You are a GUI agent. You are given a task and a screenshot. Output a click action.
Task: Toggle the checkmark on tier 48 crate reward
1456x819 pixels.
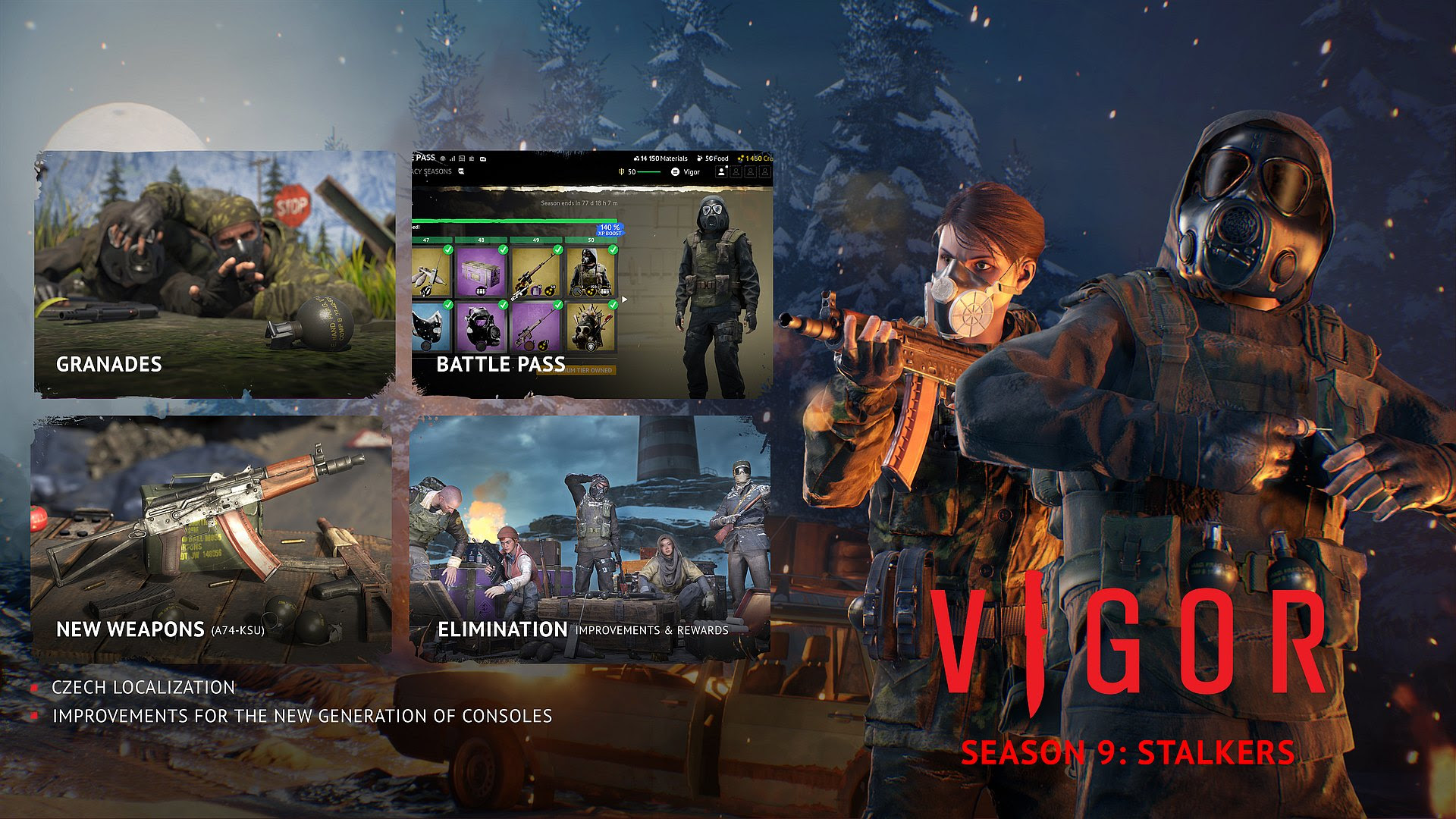[504, 250]
